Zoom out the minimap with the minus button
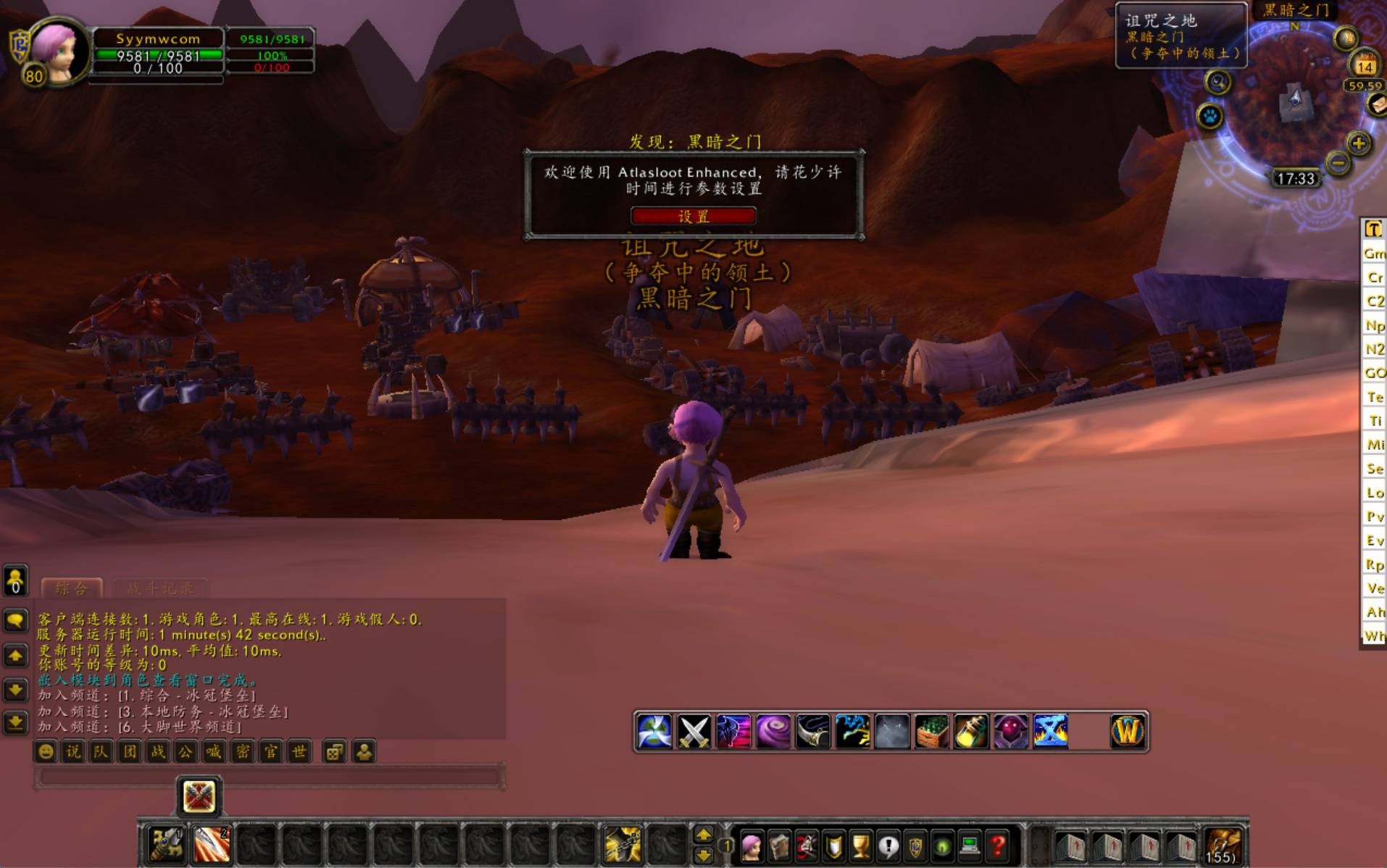Viewport: 1387px width, 868px height. [1338, 163]
